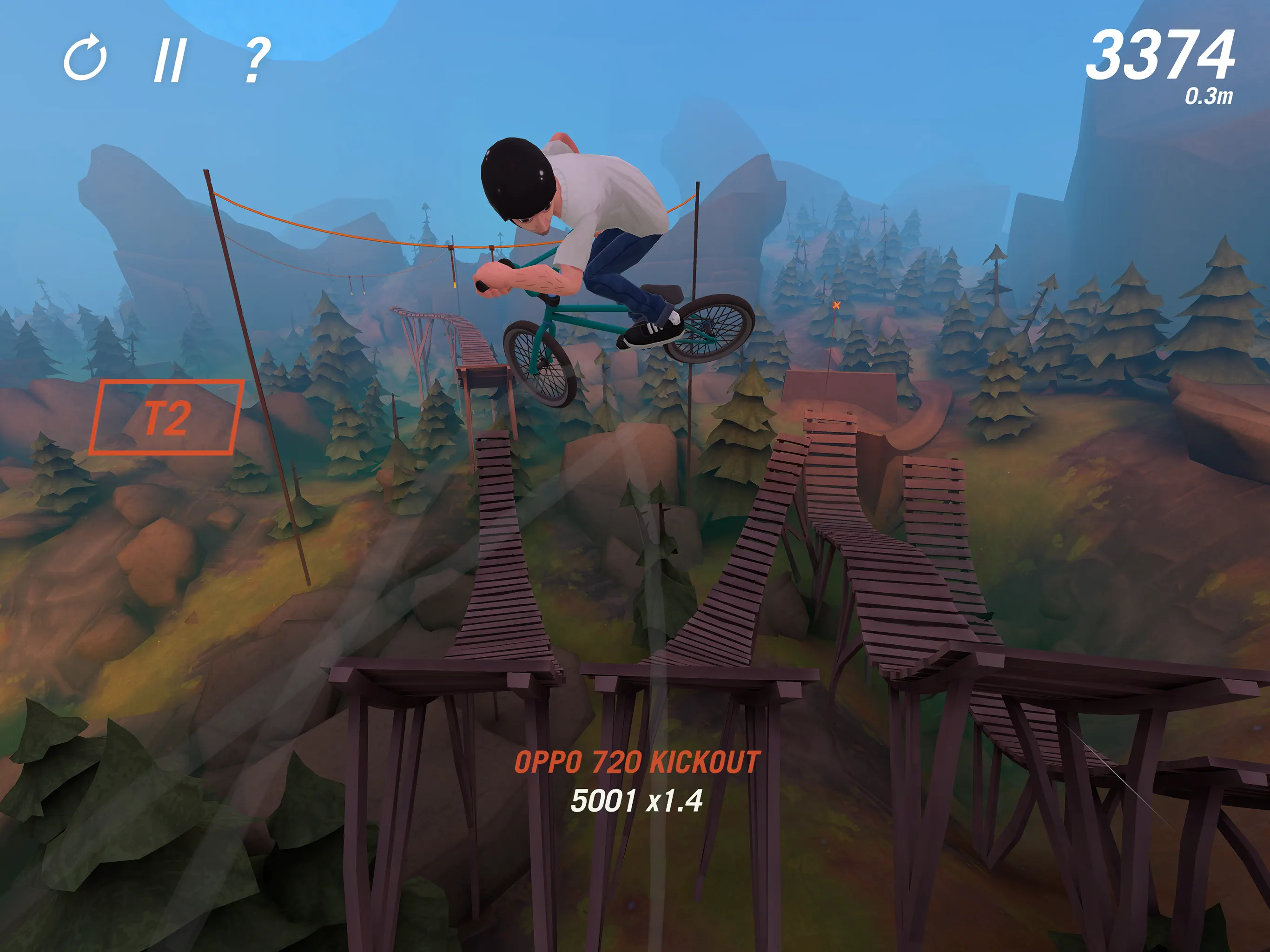Restart the run with the circular arrow
1270x952 pixels.
pyautogui.click(x=85, y=59)
